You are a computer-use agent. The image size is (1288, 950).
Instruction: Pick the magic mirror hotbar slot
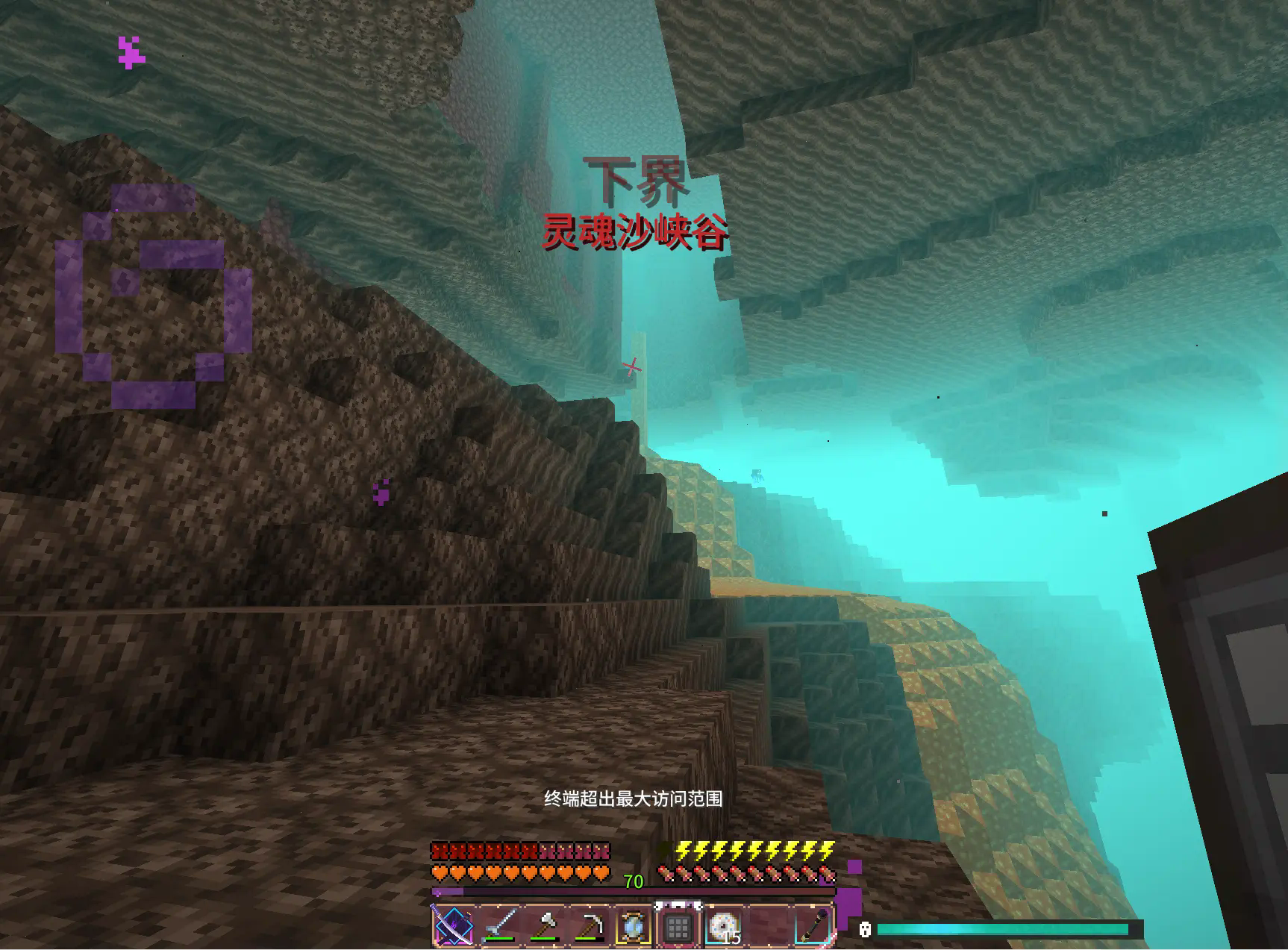click(634, 926)
